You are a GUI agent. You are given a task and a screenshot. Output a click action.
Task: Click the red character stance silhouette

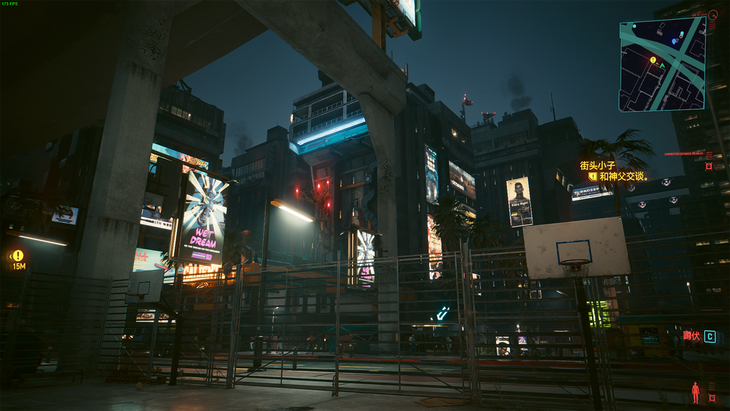click(x=695, y=392)
